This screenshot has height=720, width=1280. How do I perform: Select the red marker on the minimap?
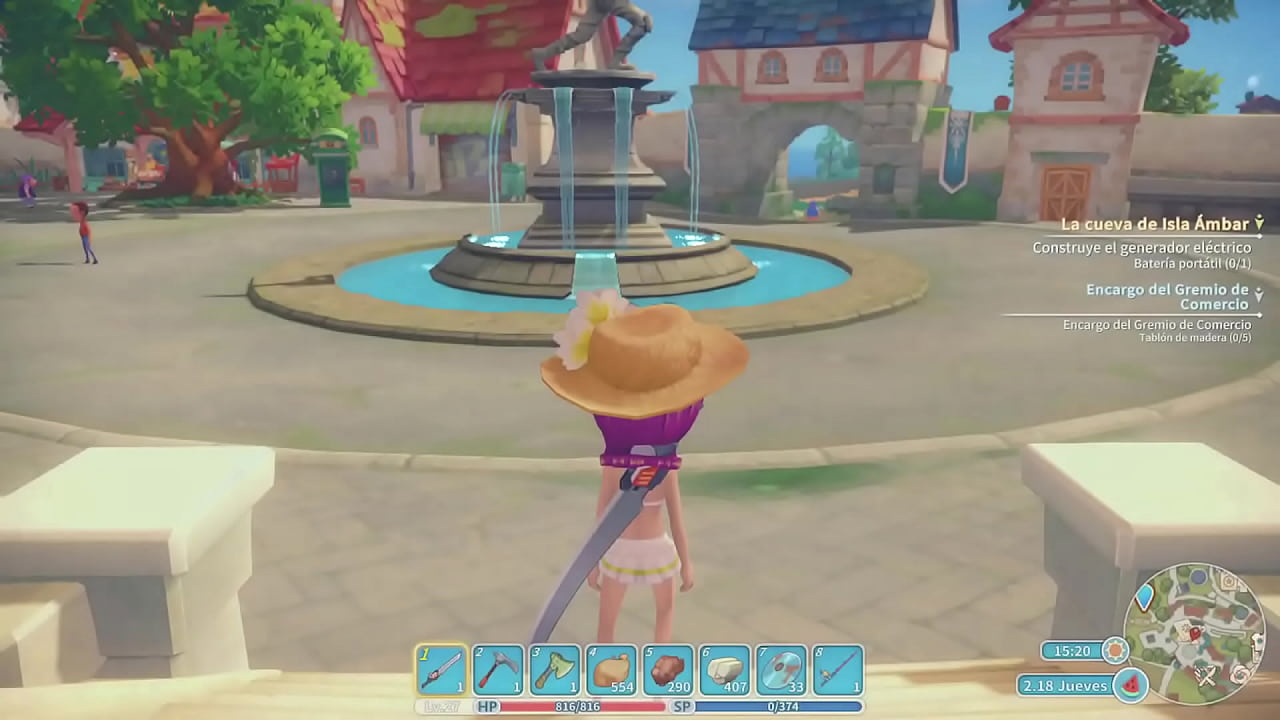click(x=1194, y=633)
